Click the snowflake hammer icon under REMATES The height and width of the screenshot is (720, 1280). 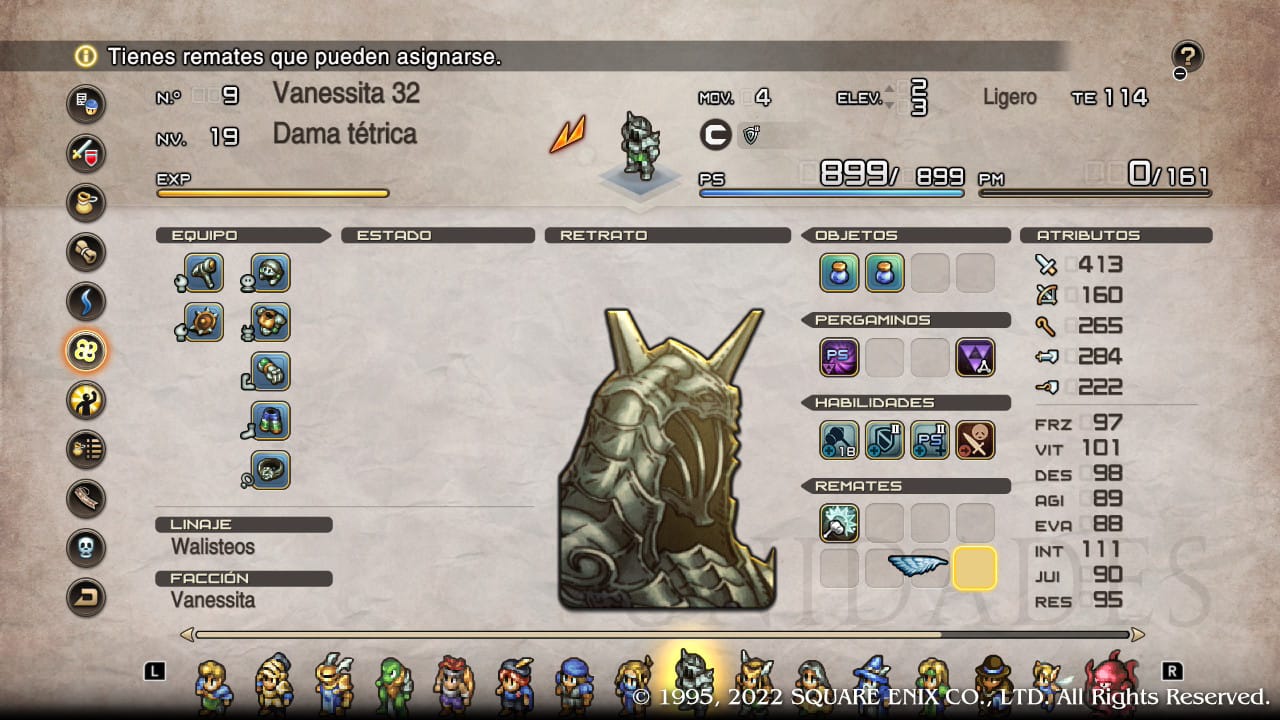coord(839,522)
